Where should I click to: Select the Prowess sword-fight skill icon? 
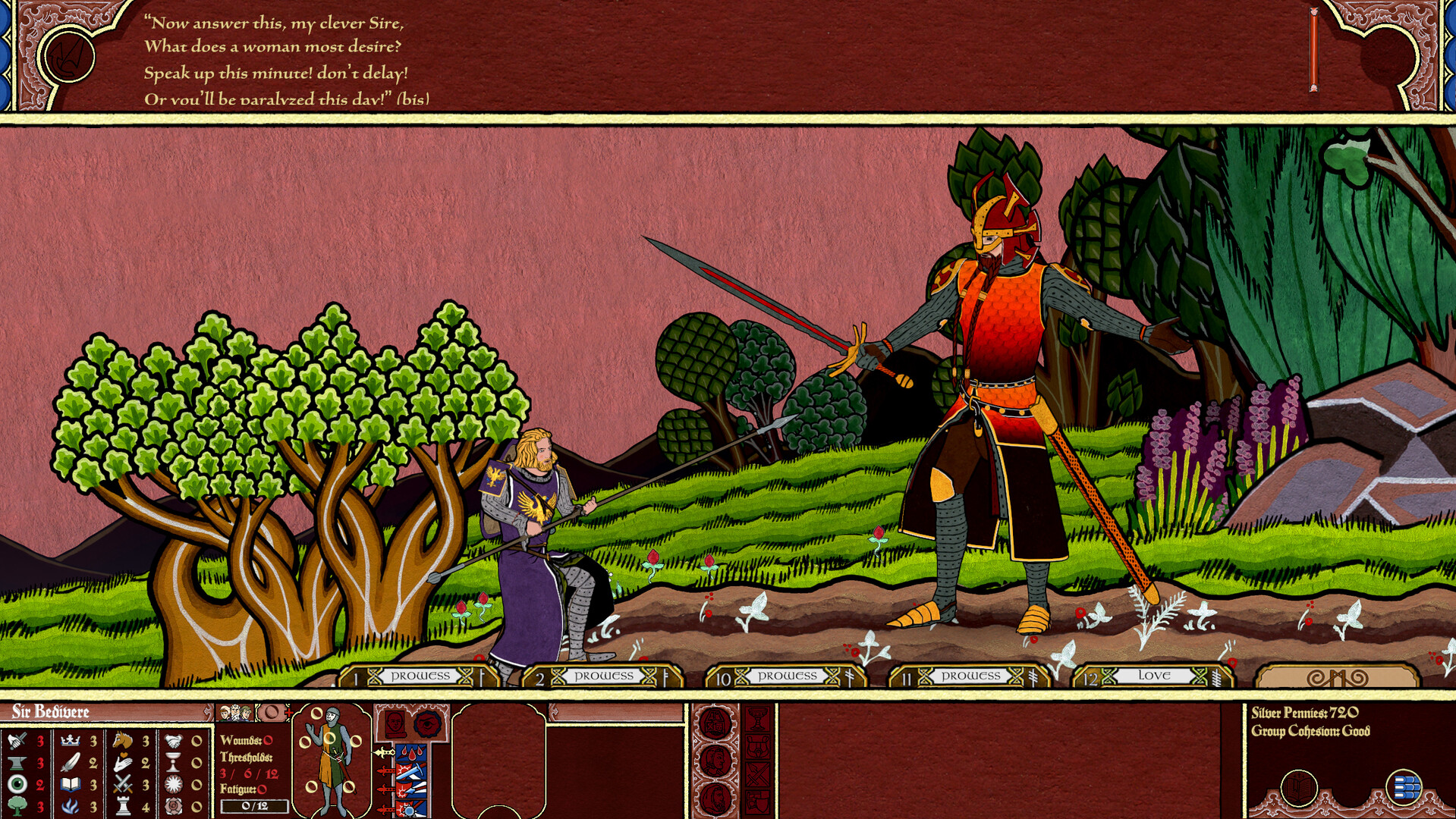click(15, 741)
